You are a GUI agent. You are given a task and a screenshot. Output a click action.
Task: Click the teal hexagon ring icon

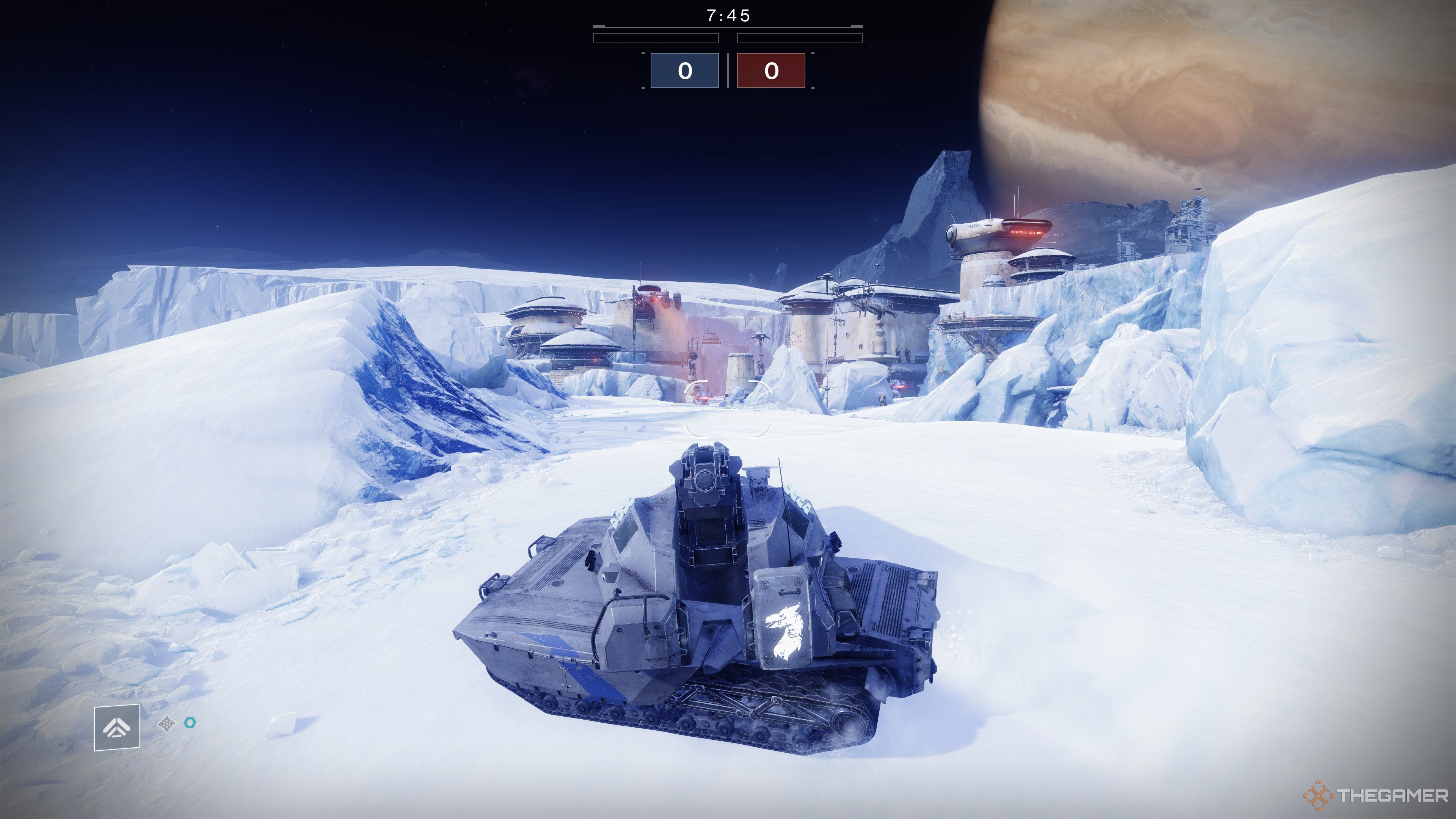point(190,722)
